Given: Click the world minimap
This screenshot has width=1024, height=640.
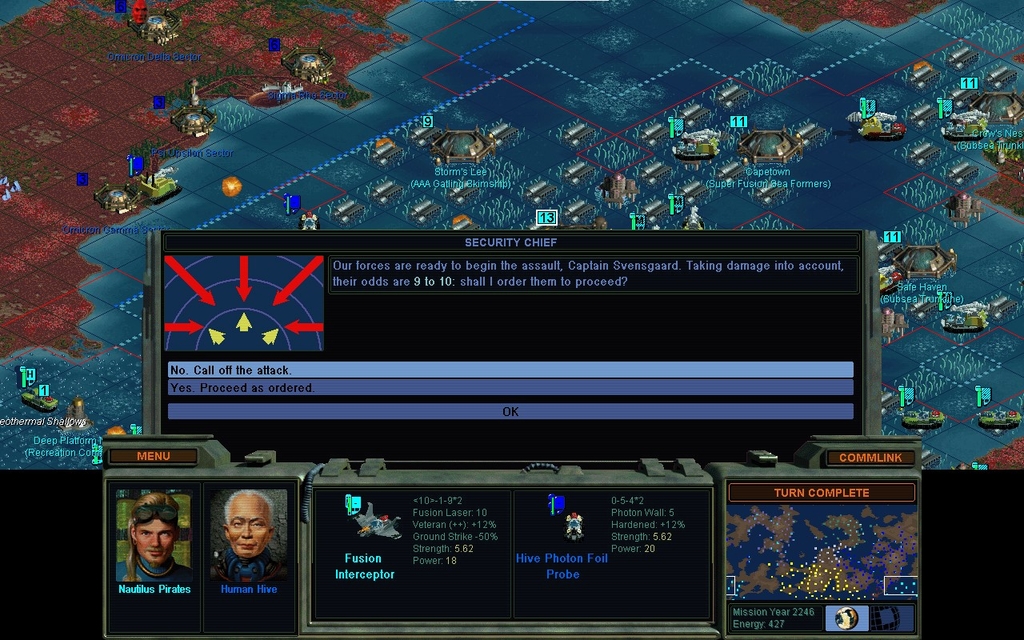Looking at the screenshot, I should point(820,551).
